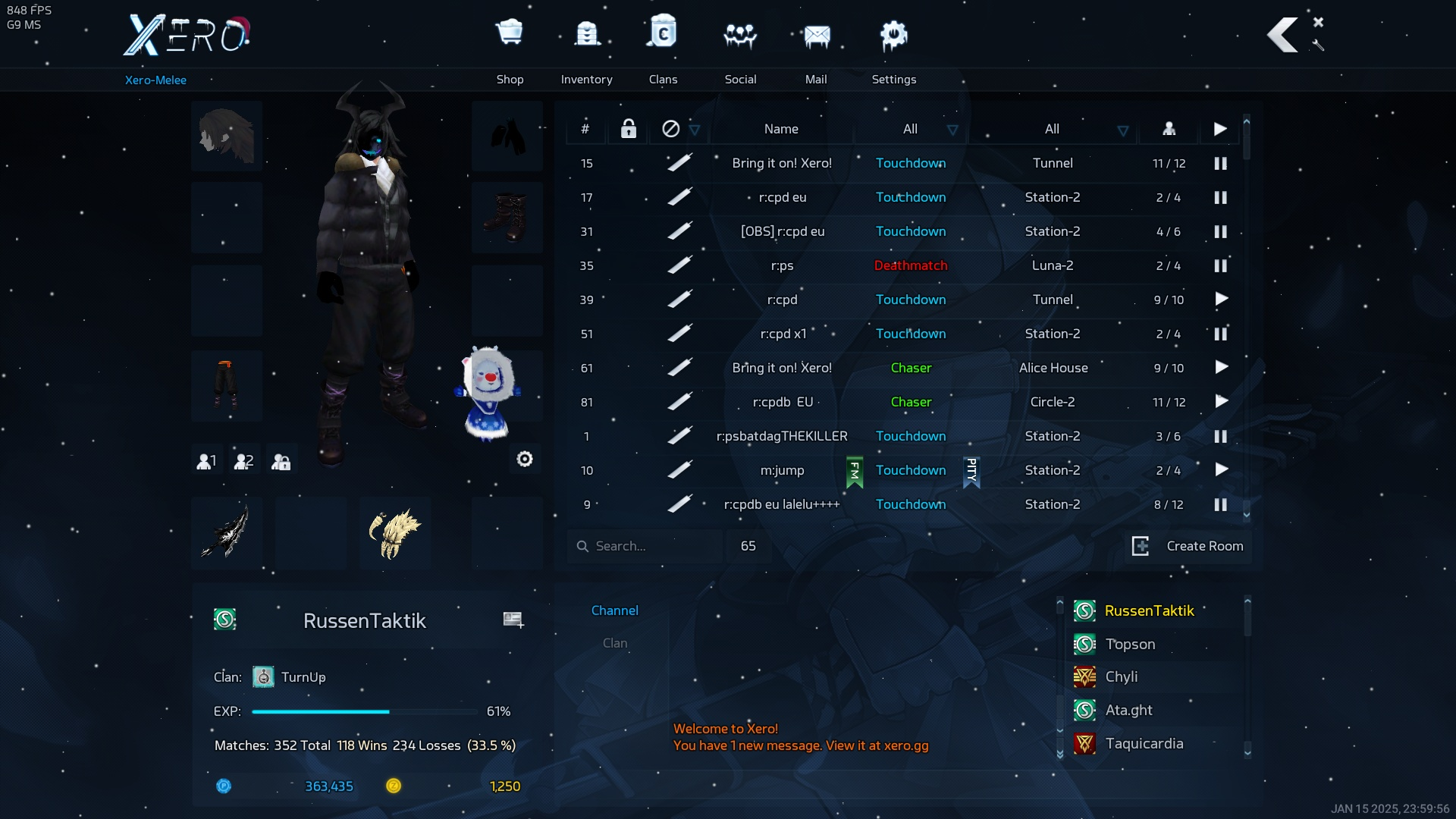Go to the Clans page
This screenshot has width=1456, height=819.
pyautogui.click(x=663, y=47)
